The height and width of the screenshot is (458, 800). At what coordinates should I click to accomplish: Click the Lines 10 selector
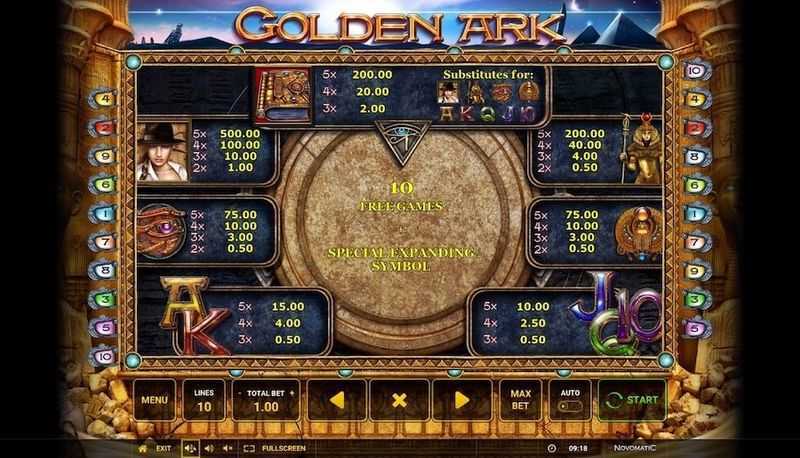[x=201, y=401]
